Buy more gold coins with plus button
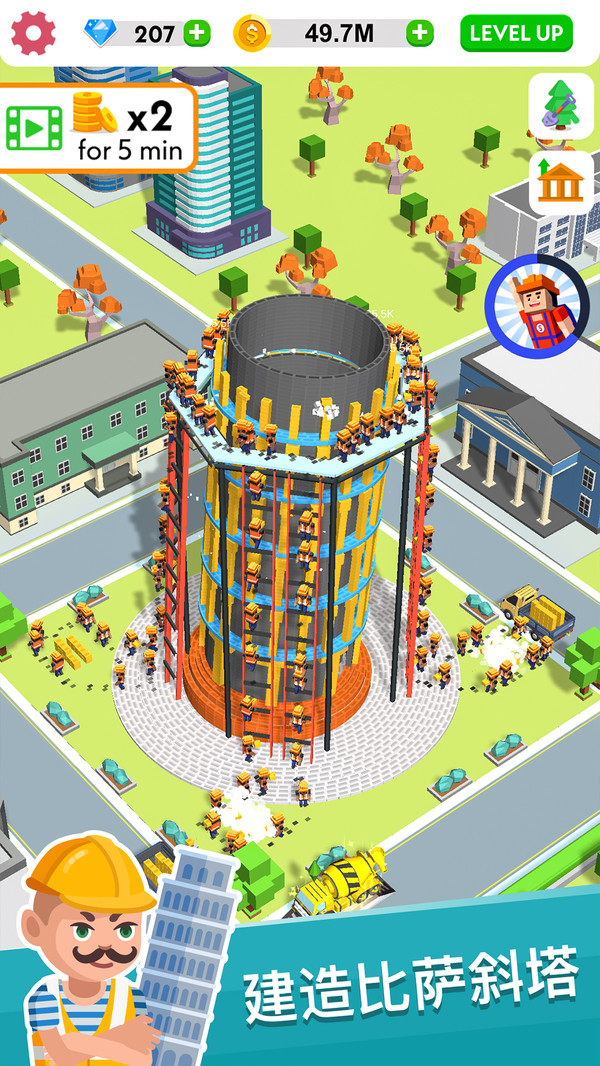600x1066 pixels. [x=420, y=33]
